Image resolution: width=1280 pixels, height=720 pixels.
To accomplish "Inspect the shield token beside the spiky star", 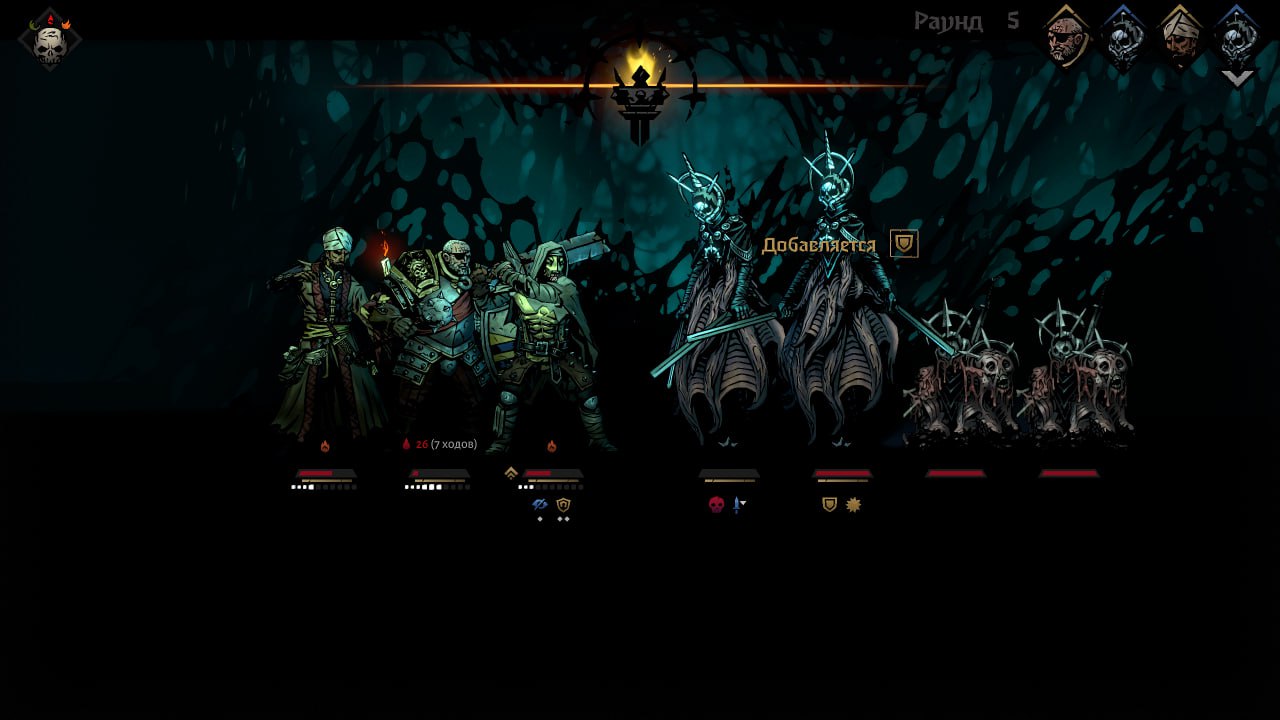I will [x=829, y=504].
